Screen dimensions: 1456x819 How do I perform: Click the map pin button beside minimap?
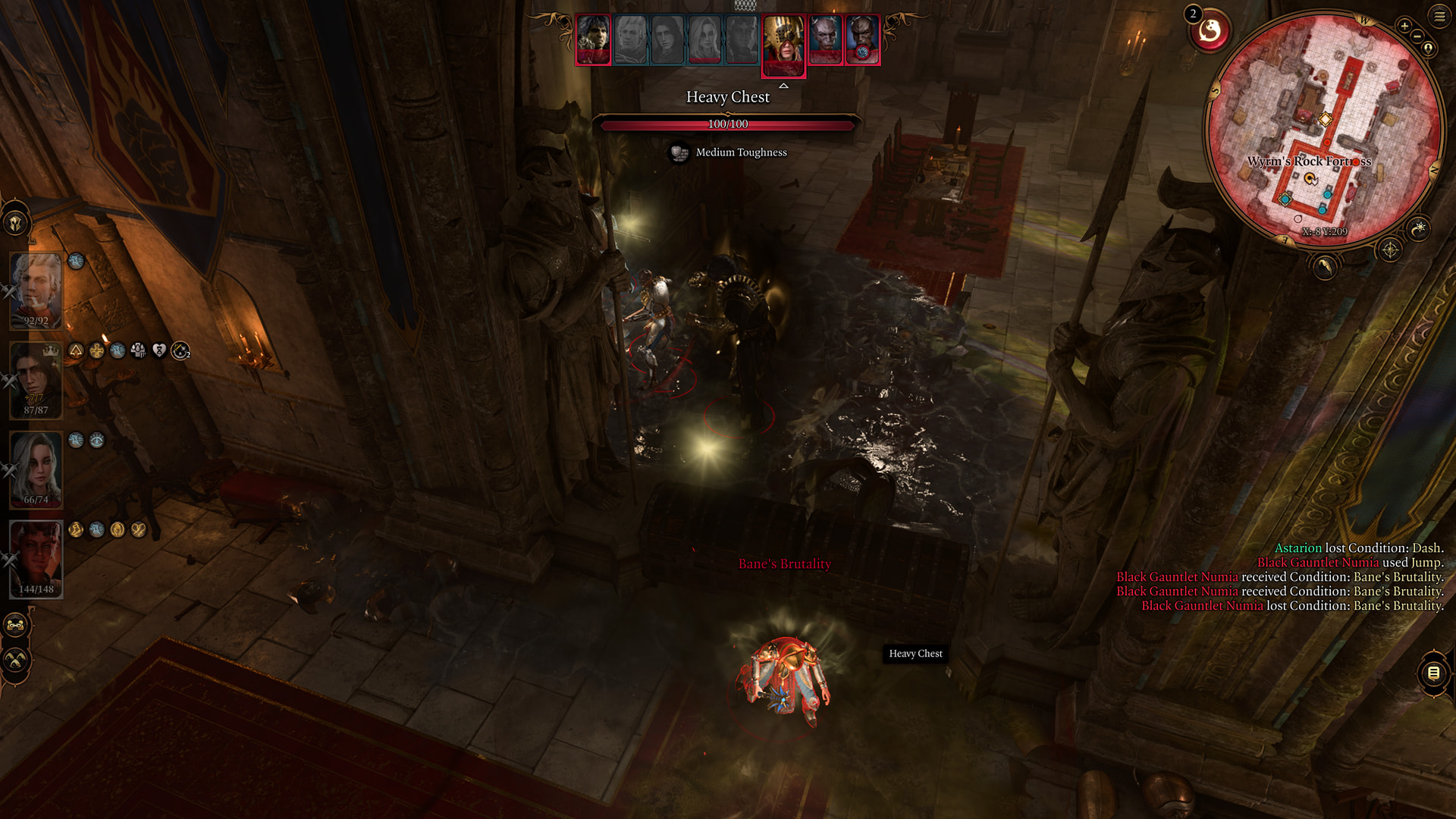coord(1429,49)
